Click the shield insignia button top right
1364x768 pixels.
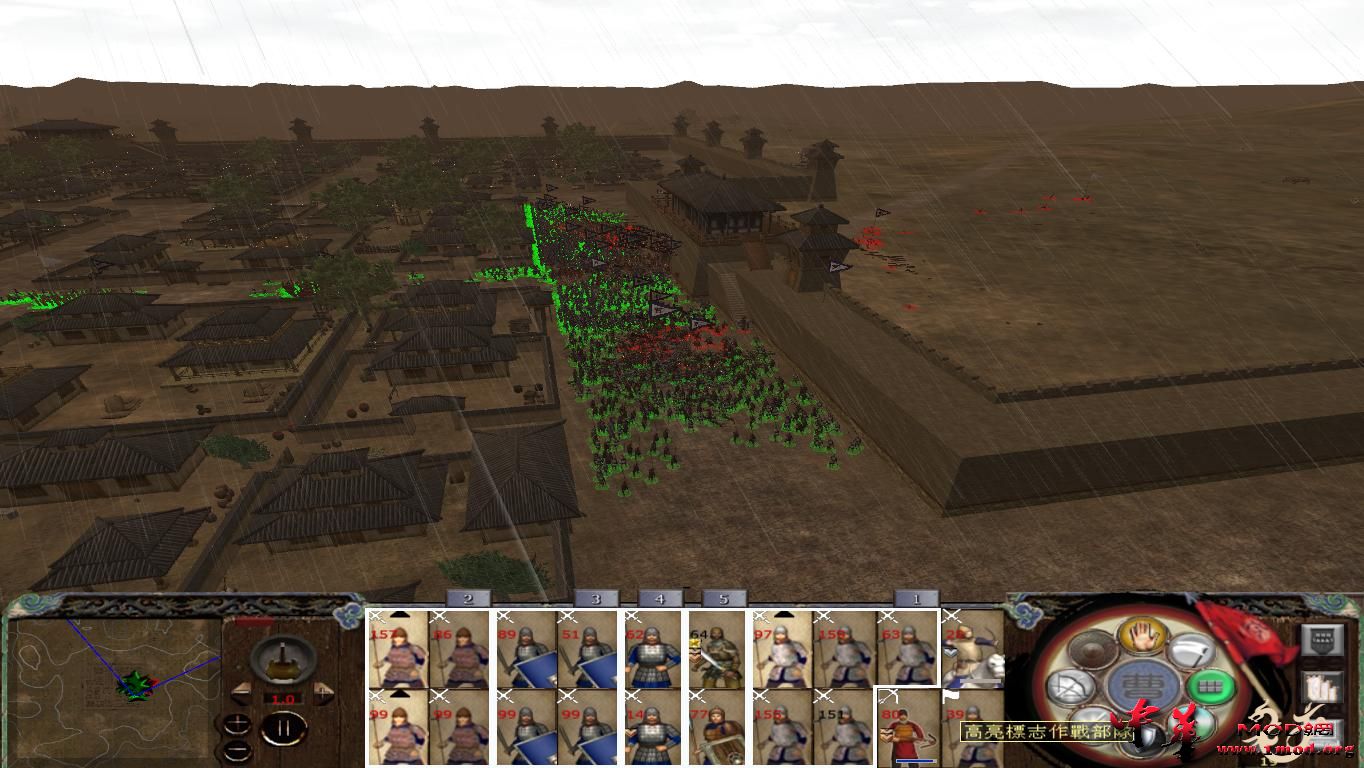(x=1323, y=641)
